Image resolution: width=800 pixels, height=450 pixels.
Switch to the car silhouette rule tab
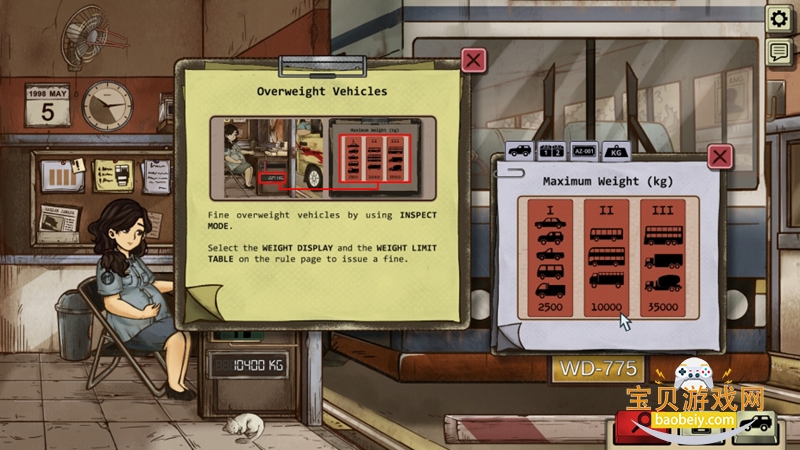(x=520, y=151)
